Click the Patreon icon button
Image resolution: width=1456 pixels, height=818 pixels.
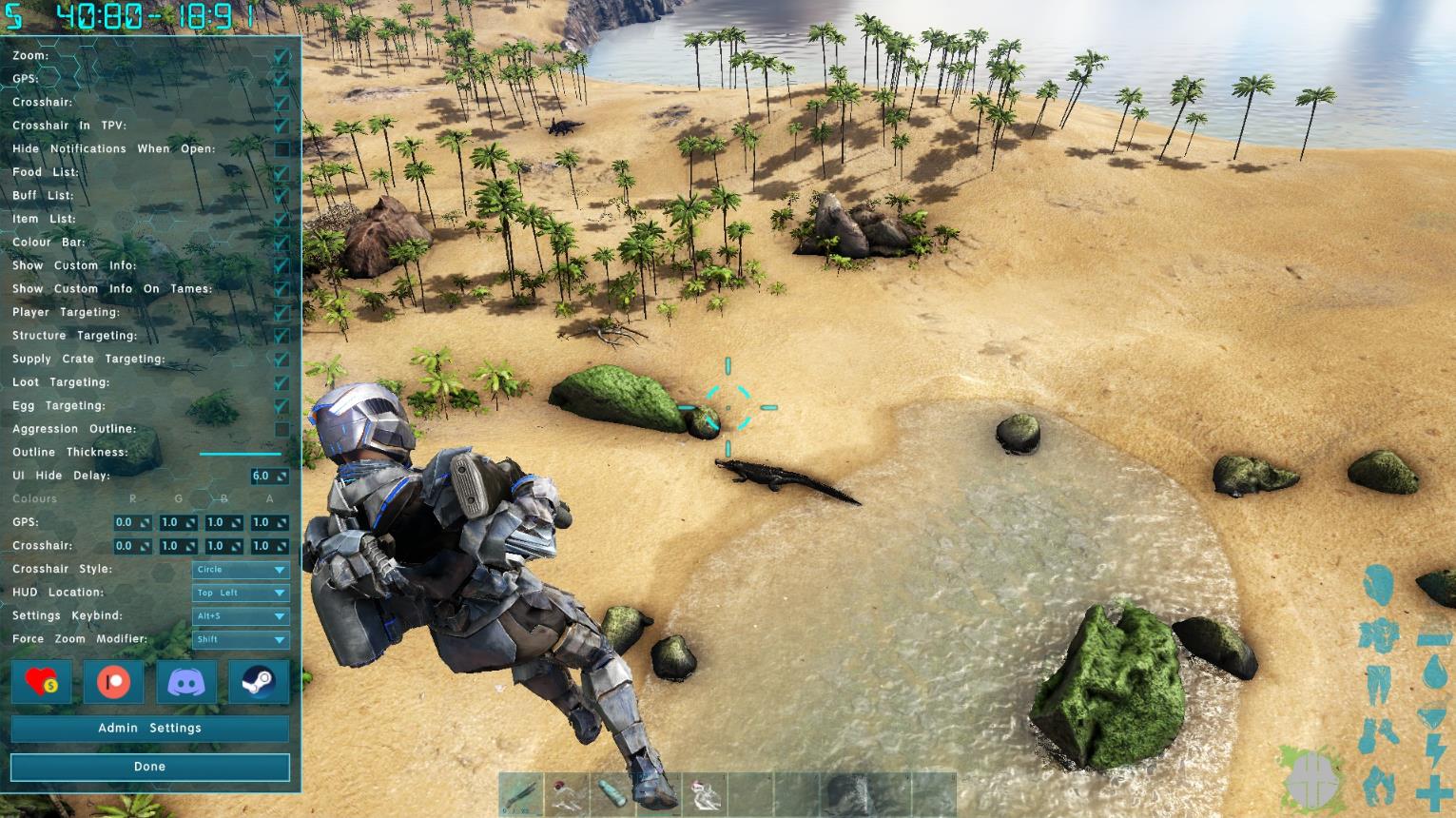[x=113, y=682]
